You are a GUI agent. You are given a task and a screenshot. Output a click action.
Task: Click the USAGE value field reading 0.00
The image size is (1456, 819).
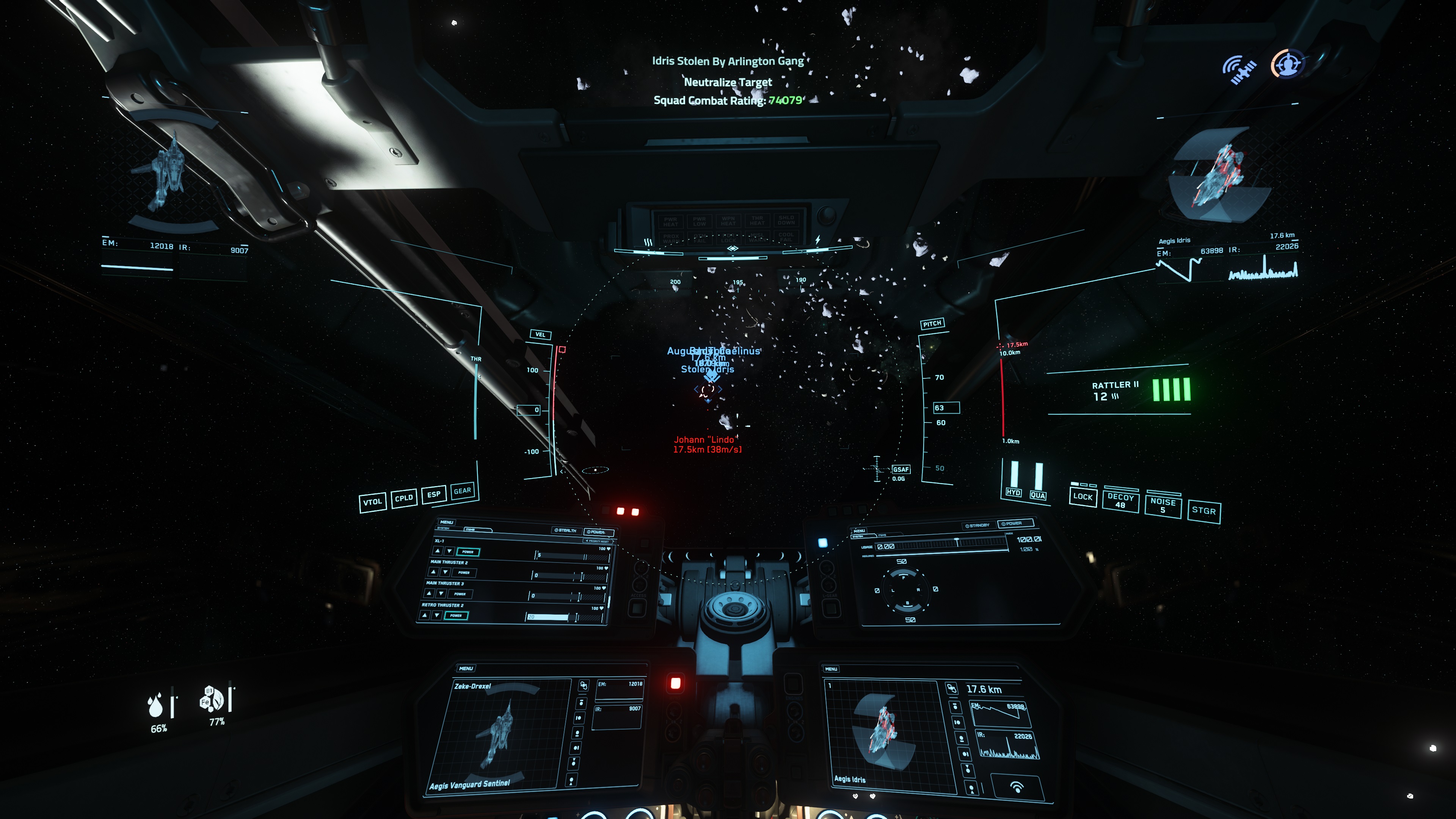tap(886, 547)
